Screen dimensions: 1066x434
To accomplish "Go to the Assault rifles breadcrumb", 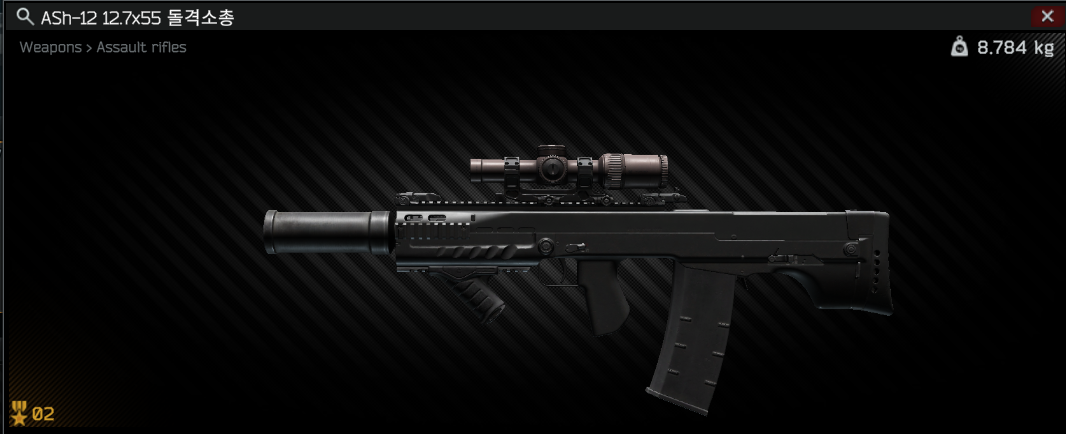I will [x=141, y=47].
